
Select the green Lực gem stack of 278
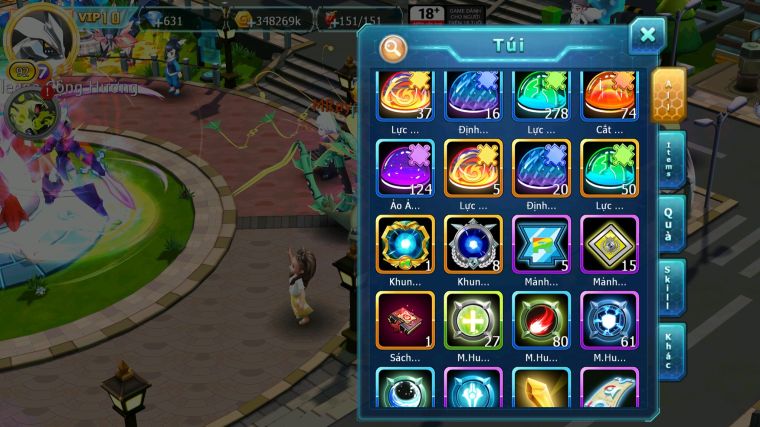(541, 95)
